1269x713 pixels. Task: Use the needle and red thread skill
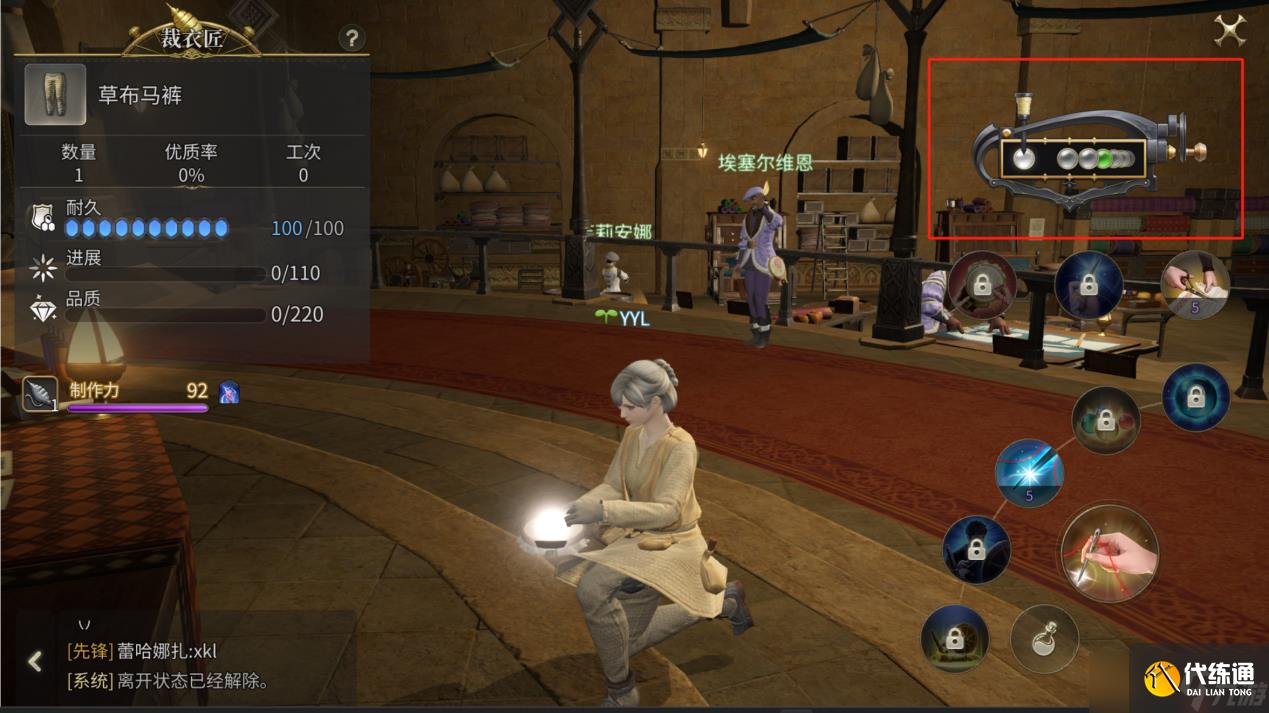coord(1109,553)
